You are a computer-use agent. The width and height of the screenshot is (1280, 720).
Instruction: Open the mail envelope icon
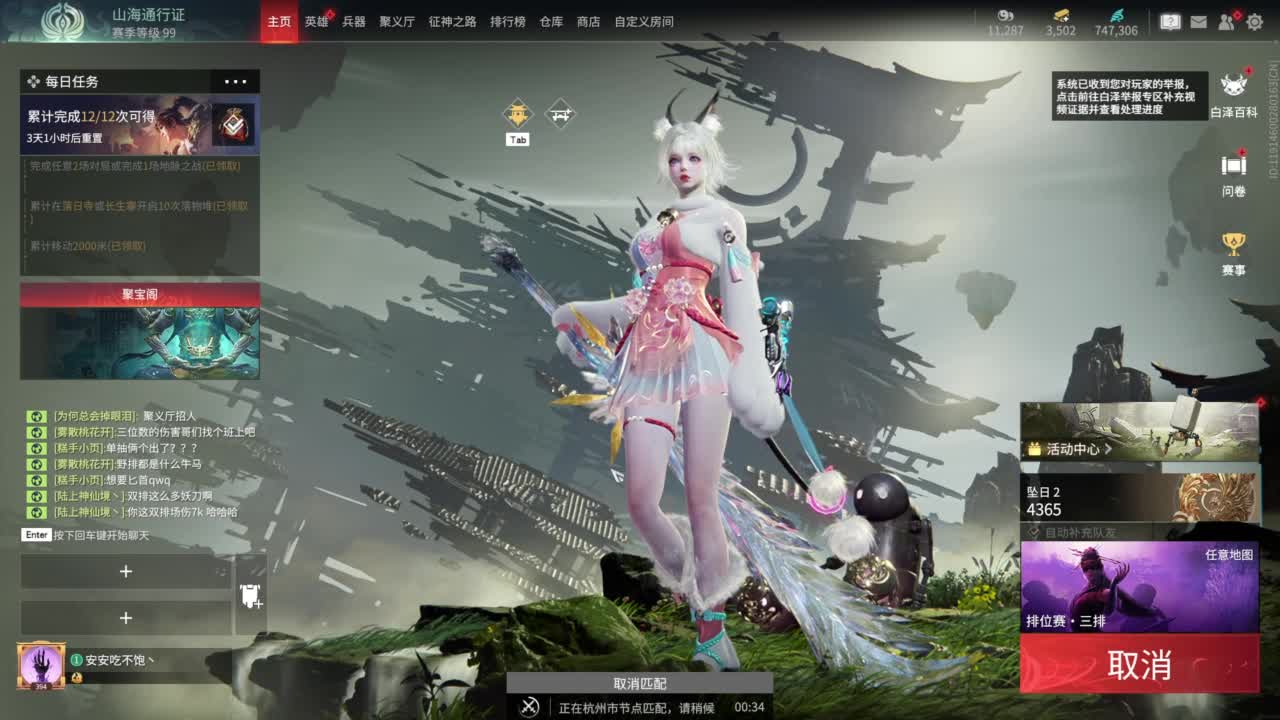(1199, 22)
